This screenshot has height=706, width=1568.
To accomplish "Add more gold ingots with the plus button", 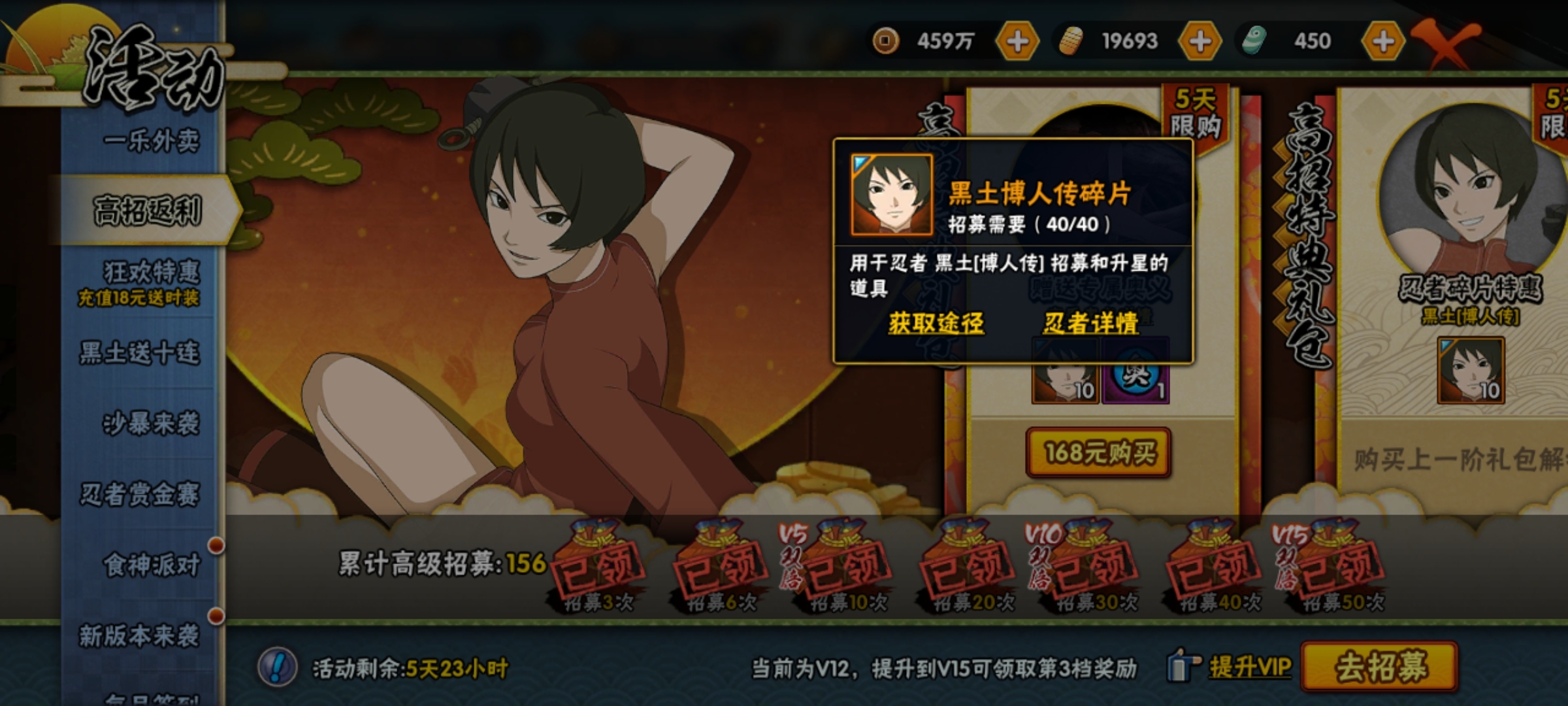I will coord(1200,41).
